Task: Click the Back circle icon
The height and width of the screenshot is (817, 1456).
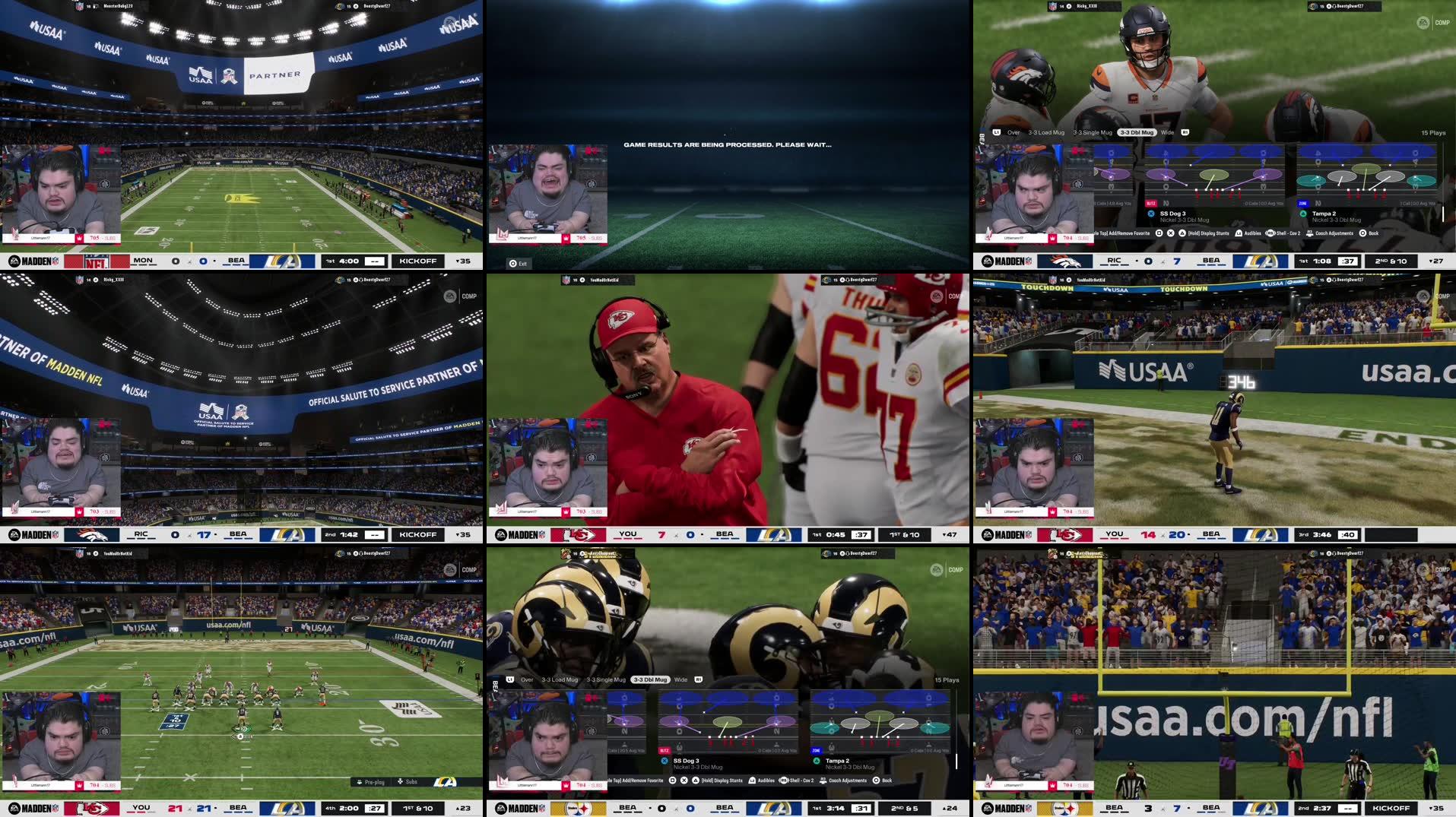Action: pyautogui.click(x=1361, y=233)
